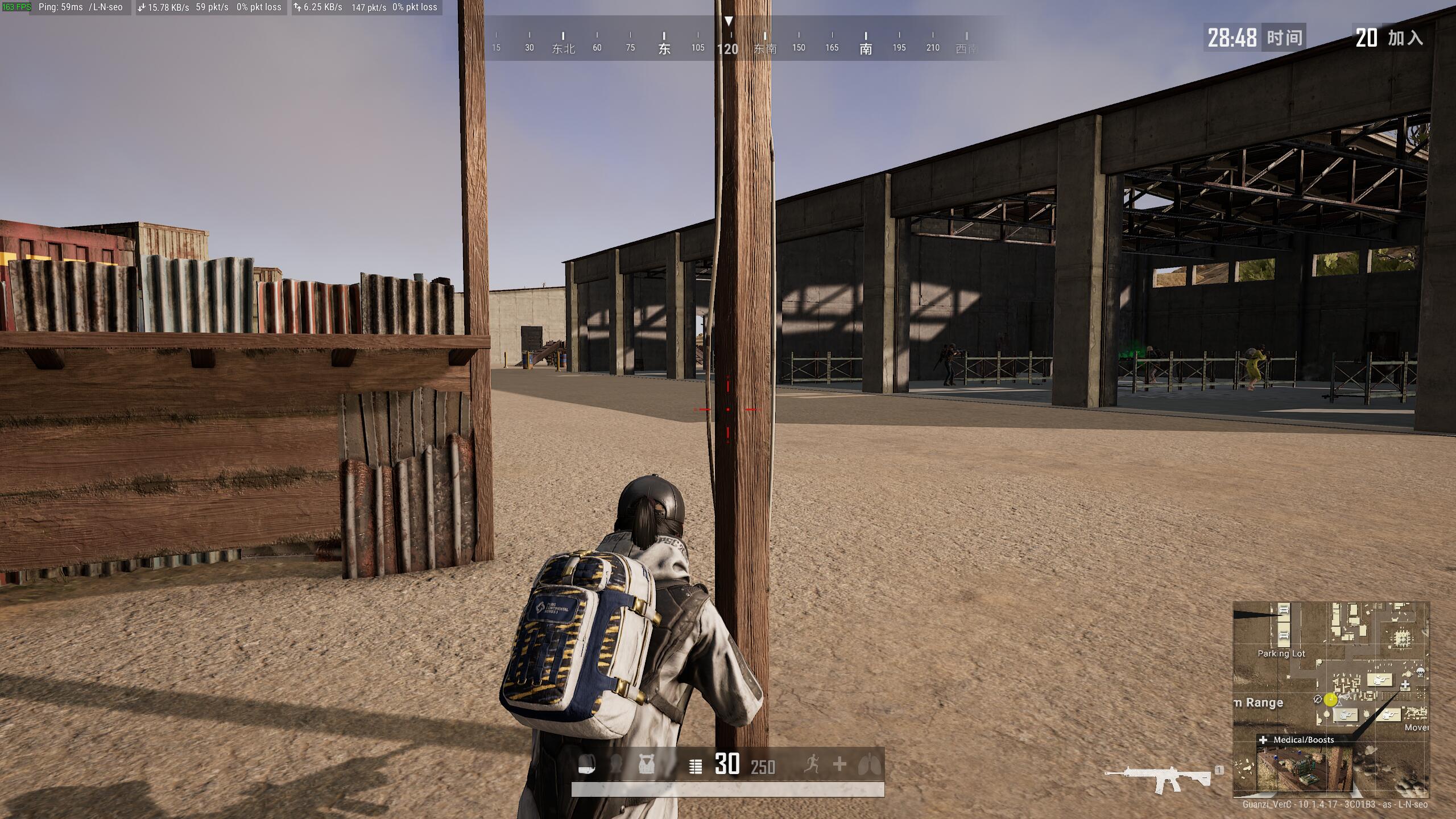This screenshot has height=819, width=1456.
Task: Click the Parking Lot label on the minimap
Action: [1281, 653]
